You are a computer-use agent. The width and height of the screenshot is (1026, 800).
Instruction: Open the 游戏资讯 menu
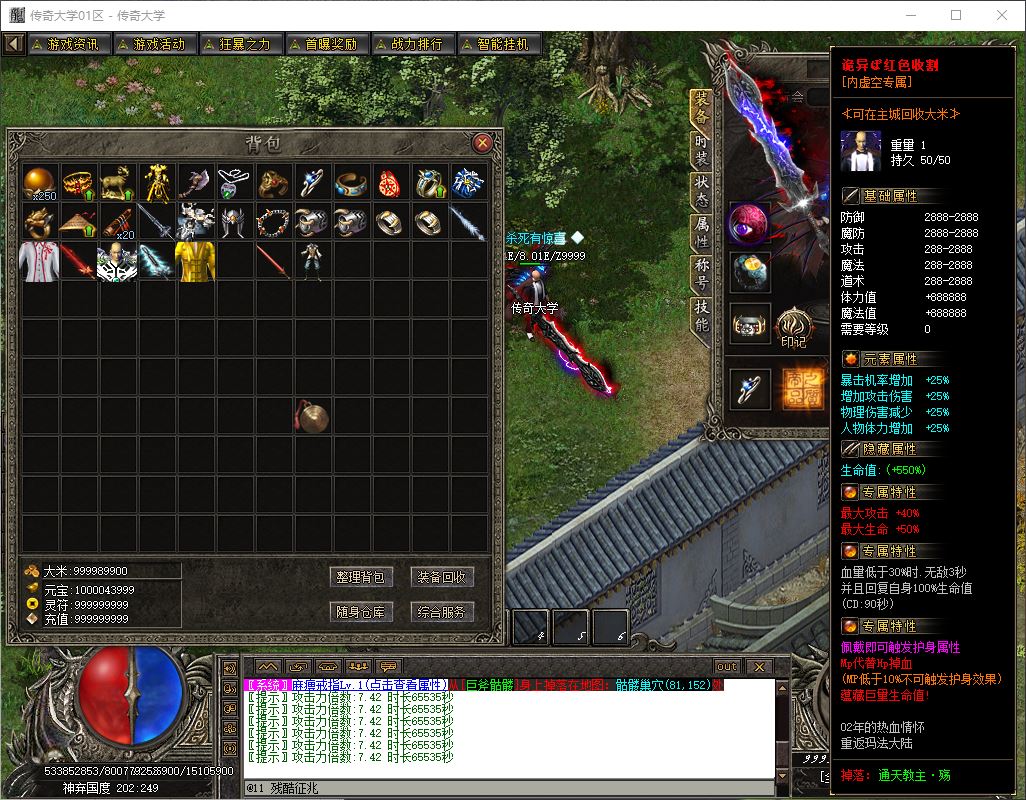pyautogui.click(x=68, y=44)
